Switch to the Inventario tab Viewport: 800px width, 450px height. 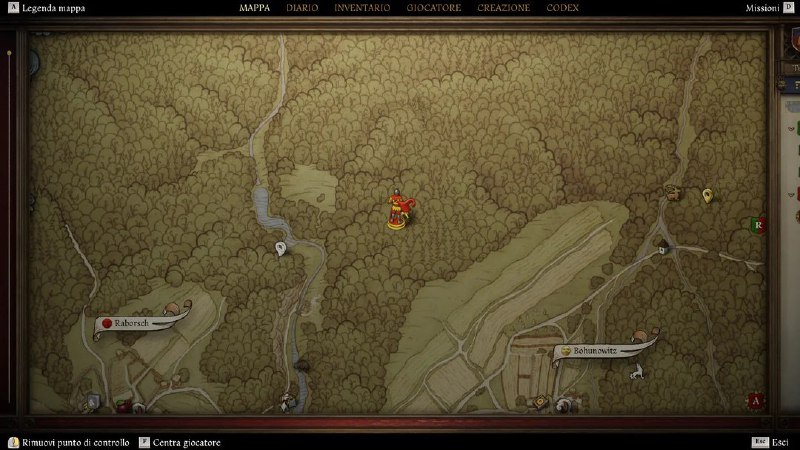pyautogui.click(x=362, y=8)
